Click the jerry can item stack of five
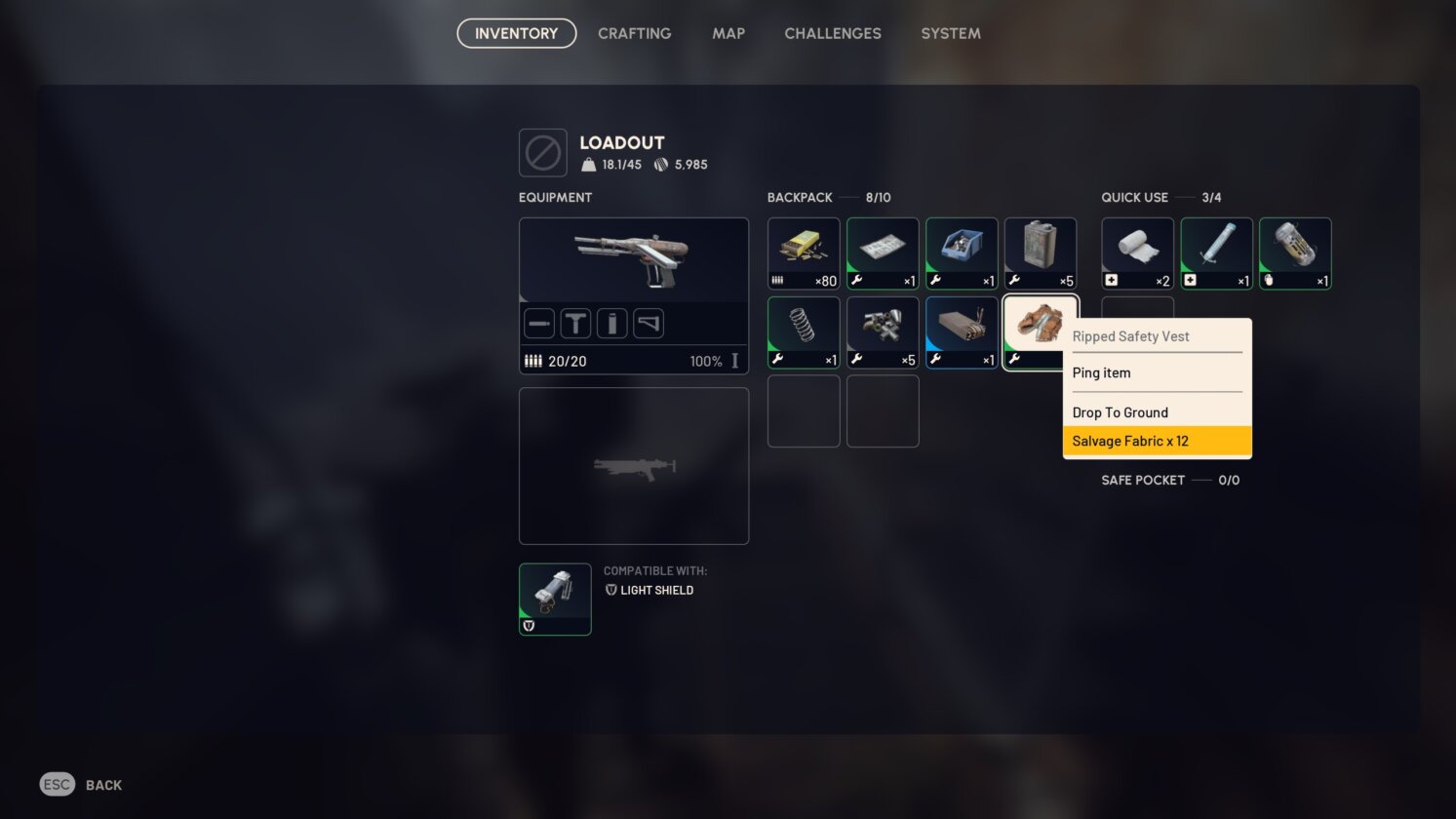This screenshot has height=819, width=1456. 1040,252
